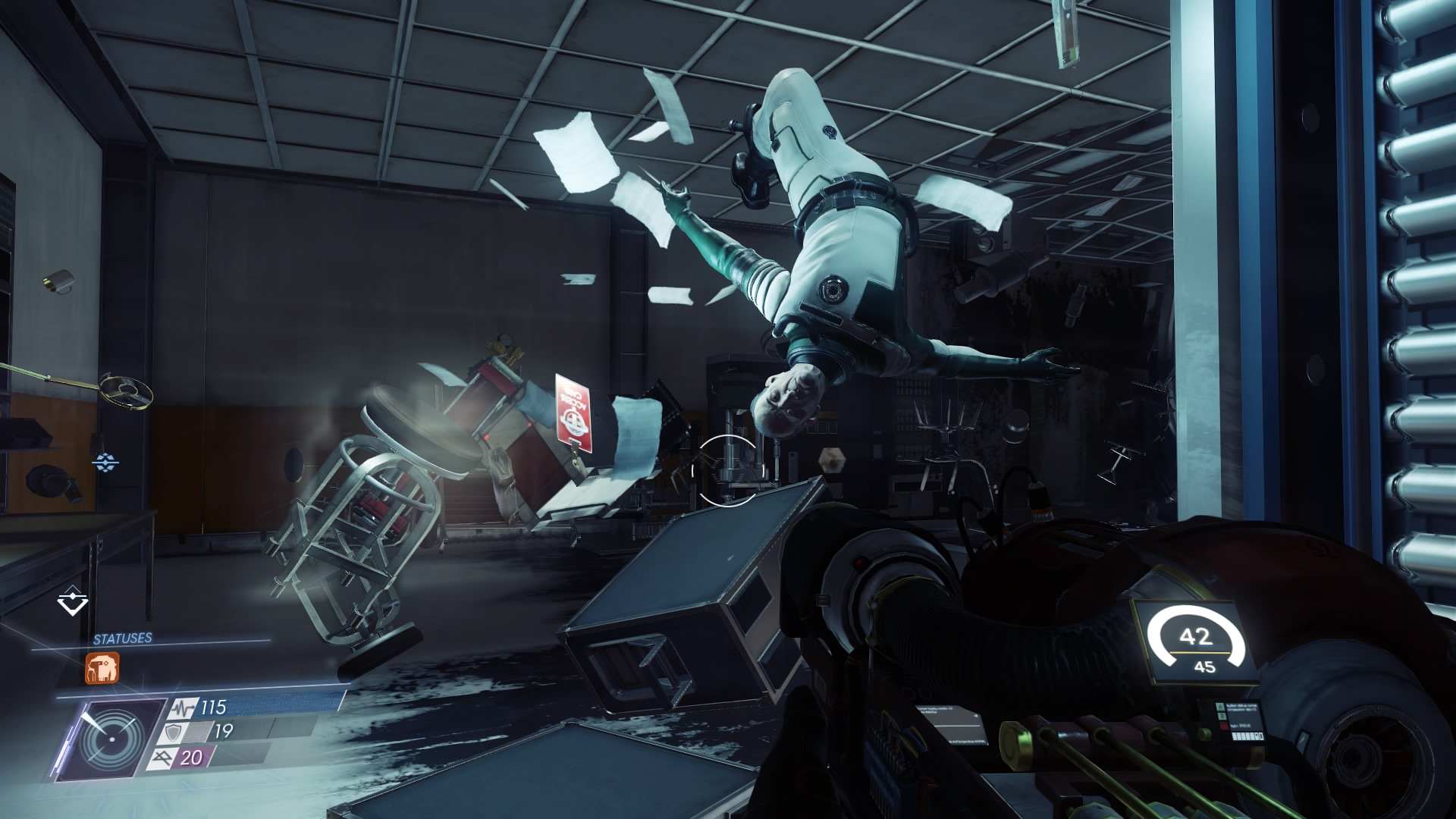Select the circular radar scanner panel
1456x819 pixels.
click(111, 739)
